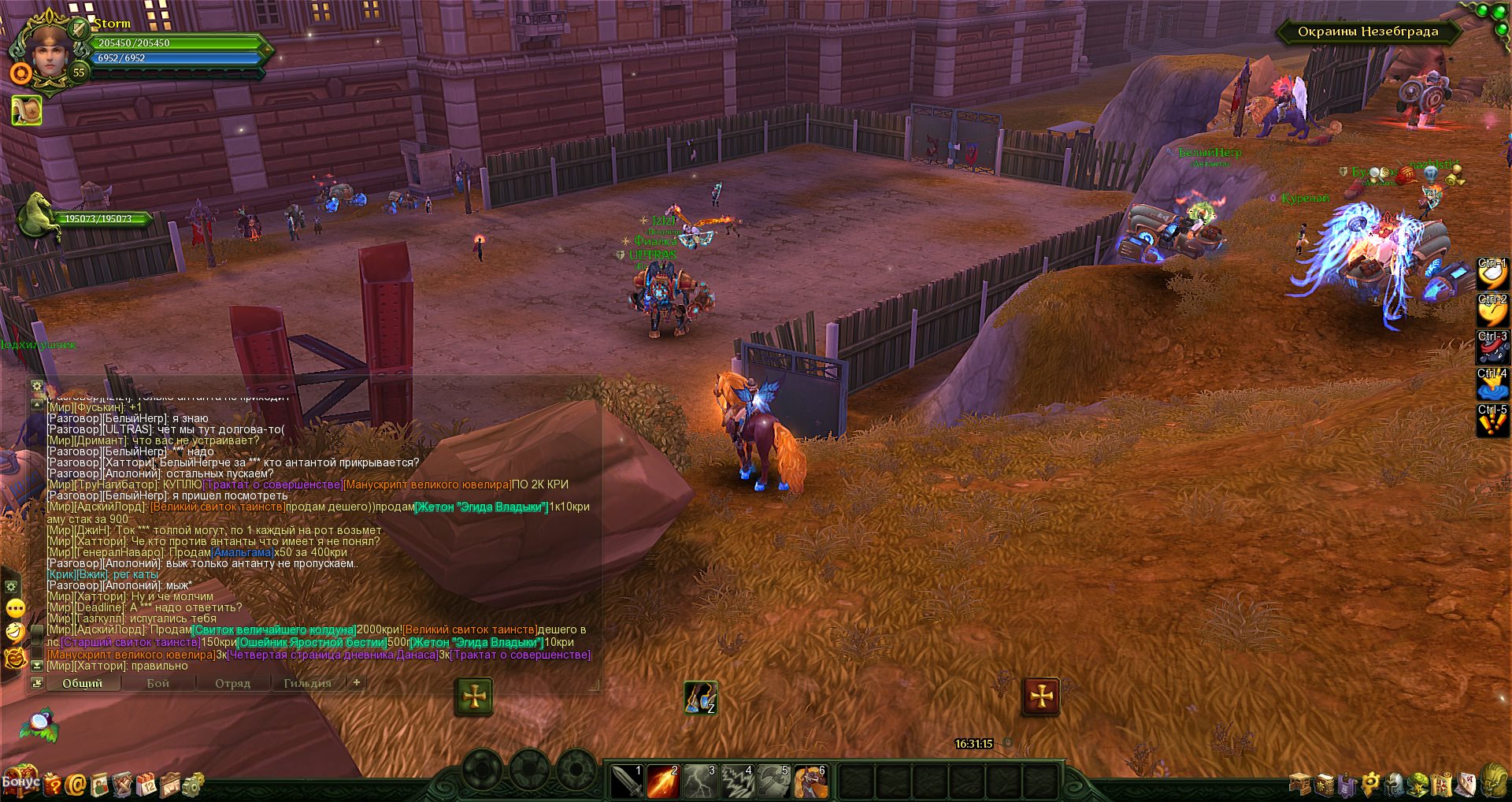Cast the lightning bolt skill in slot 3

pyautogui.click(x=700, y=781)
